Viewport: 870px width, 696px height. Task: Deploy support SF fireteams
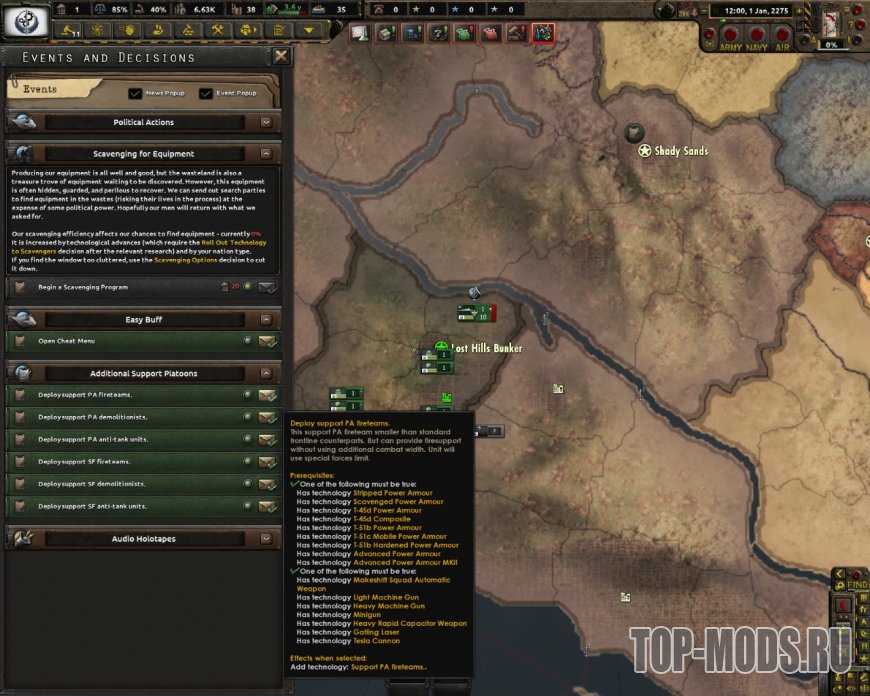pos(267,462)
